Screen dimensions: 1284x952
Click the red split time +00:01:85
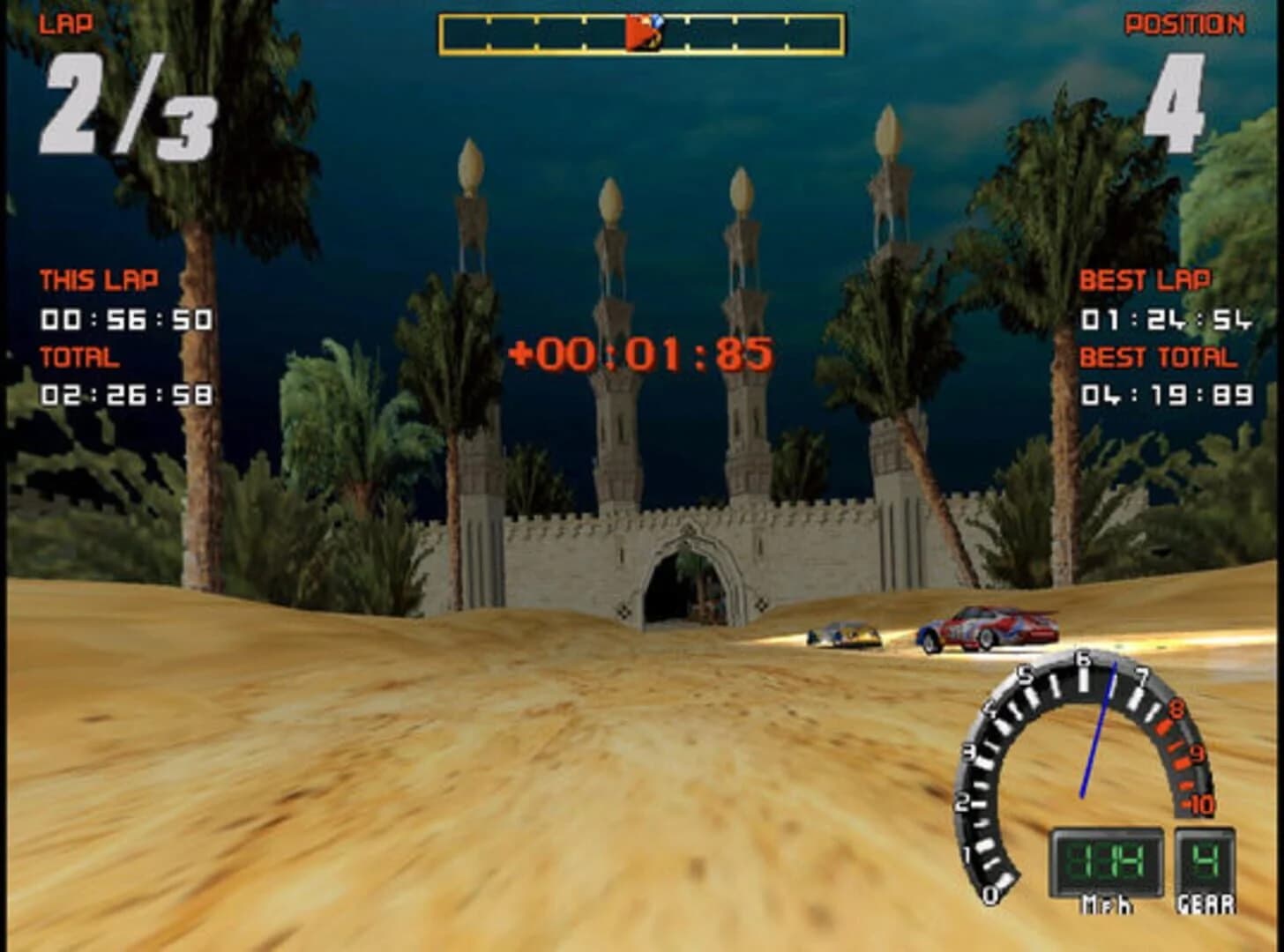pos(639,353)
